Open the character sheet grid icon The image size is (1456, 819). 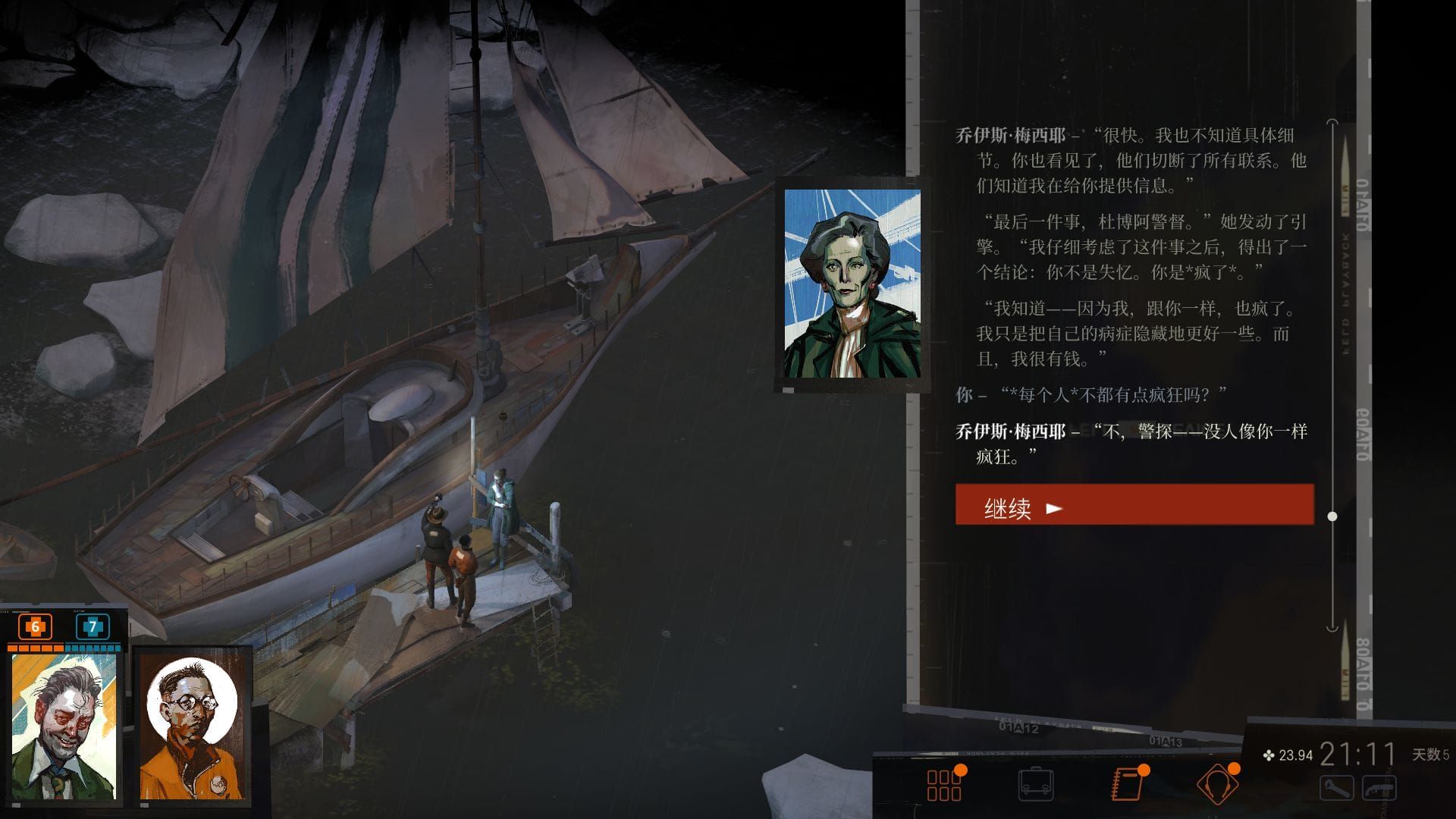coord(945,783)
